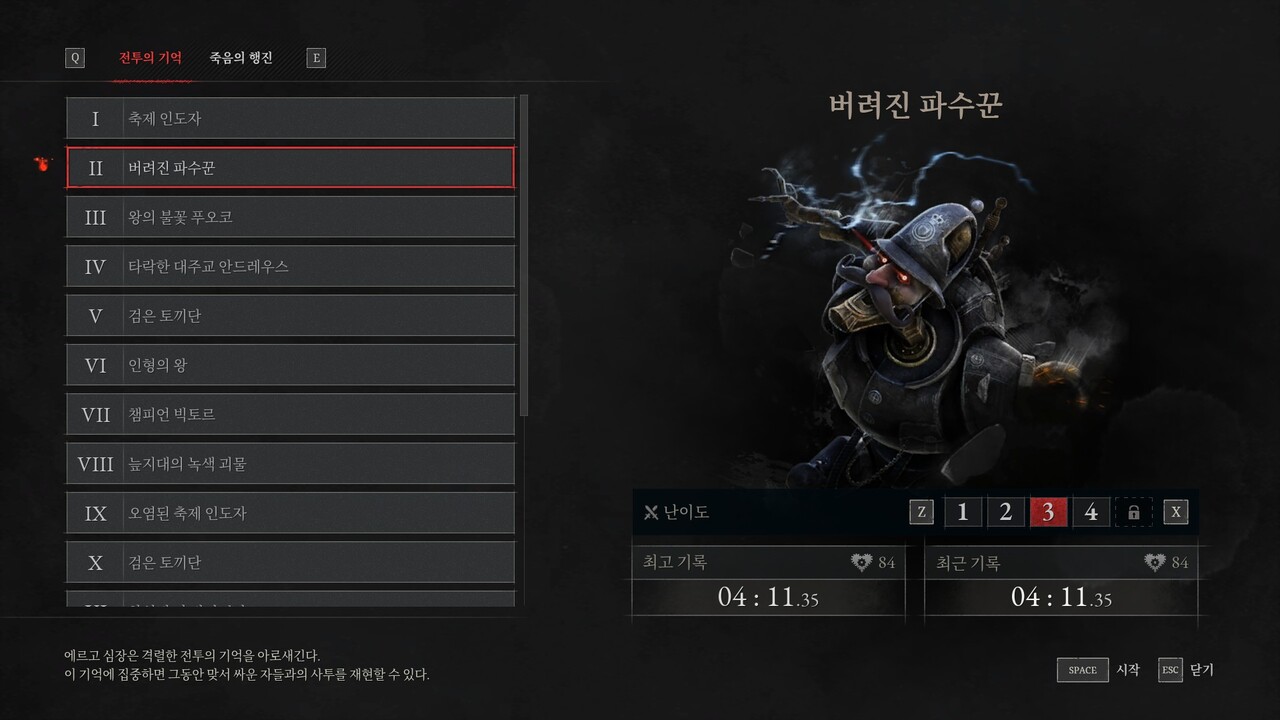The width and height of the screenshot is (1280, 720).
Task: Select memory VI 인형의 왕
Action: click(290, 364)
